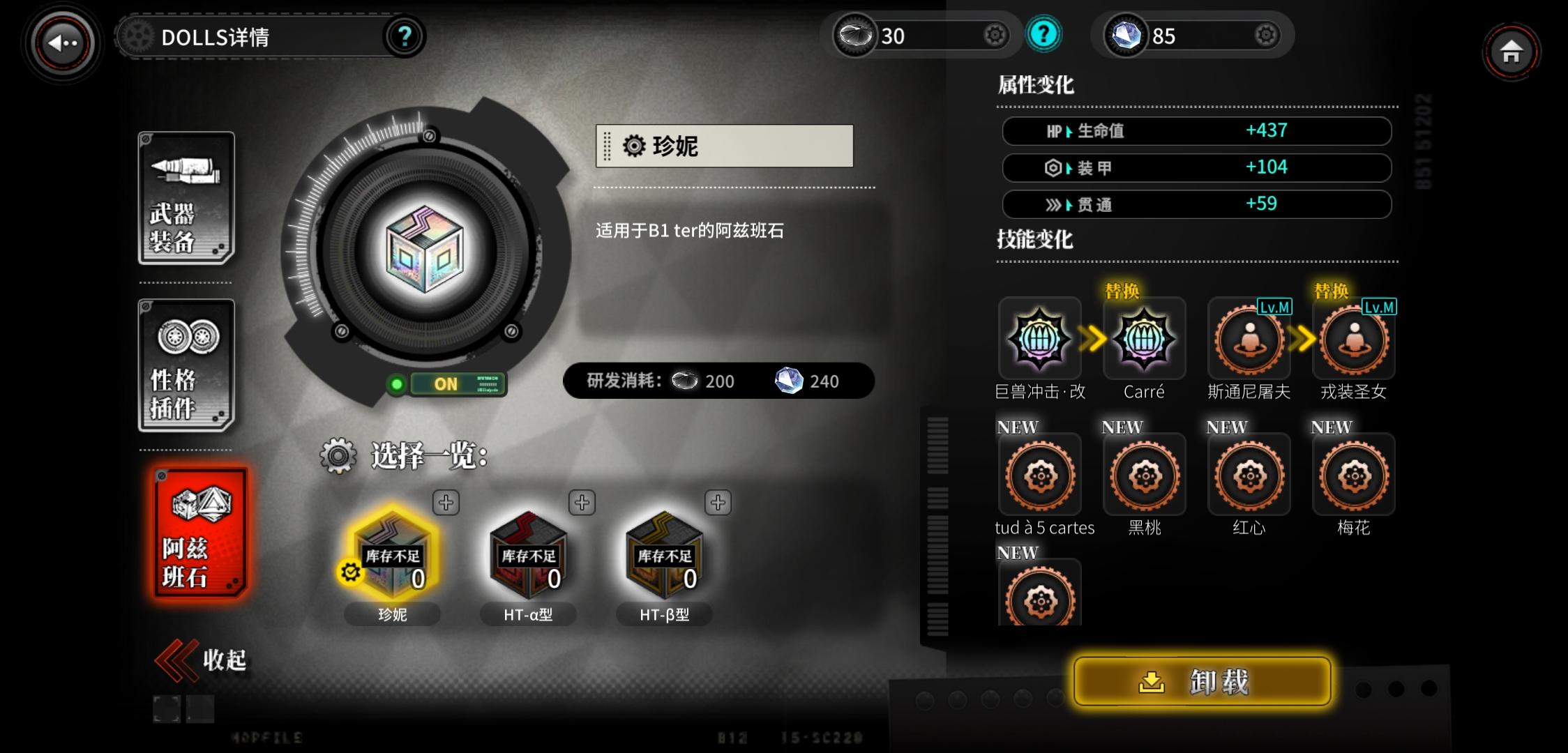Select the HT-β型 azban stone
This screenshot has width=1568, height=753.
(x=663, y=558)
